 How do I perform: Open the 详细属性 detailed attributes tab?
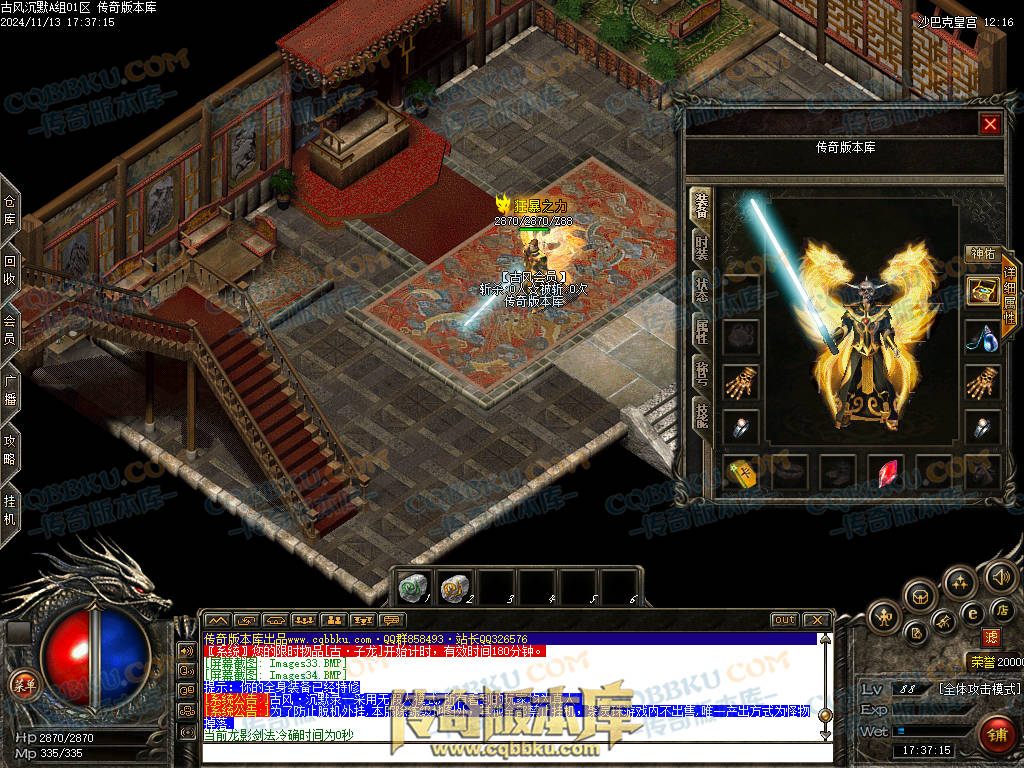pos(1010,297)
